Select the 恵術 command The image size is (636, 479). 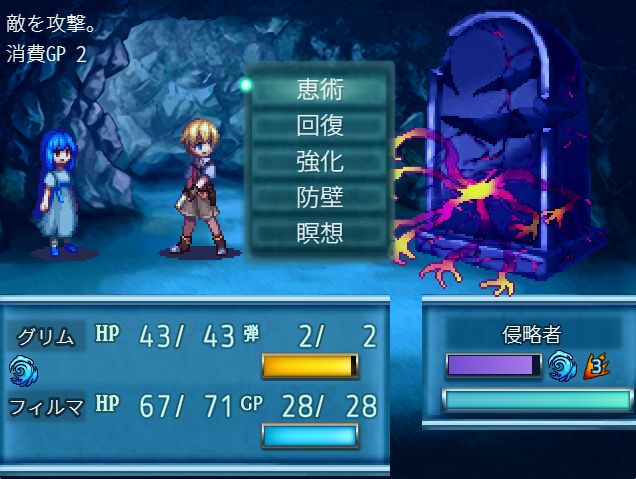pos(320,89)
